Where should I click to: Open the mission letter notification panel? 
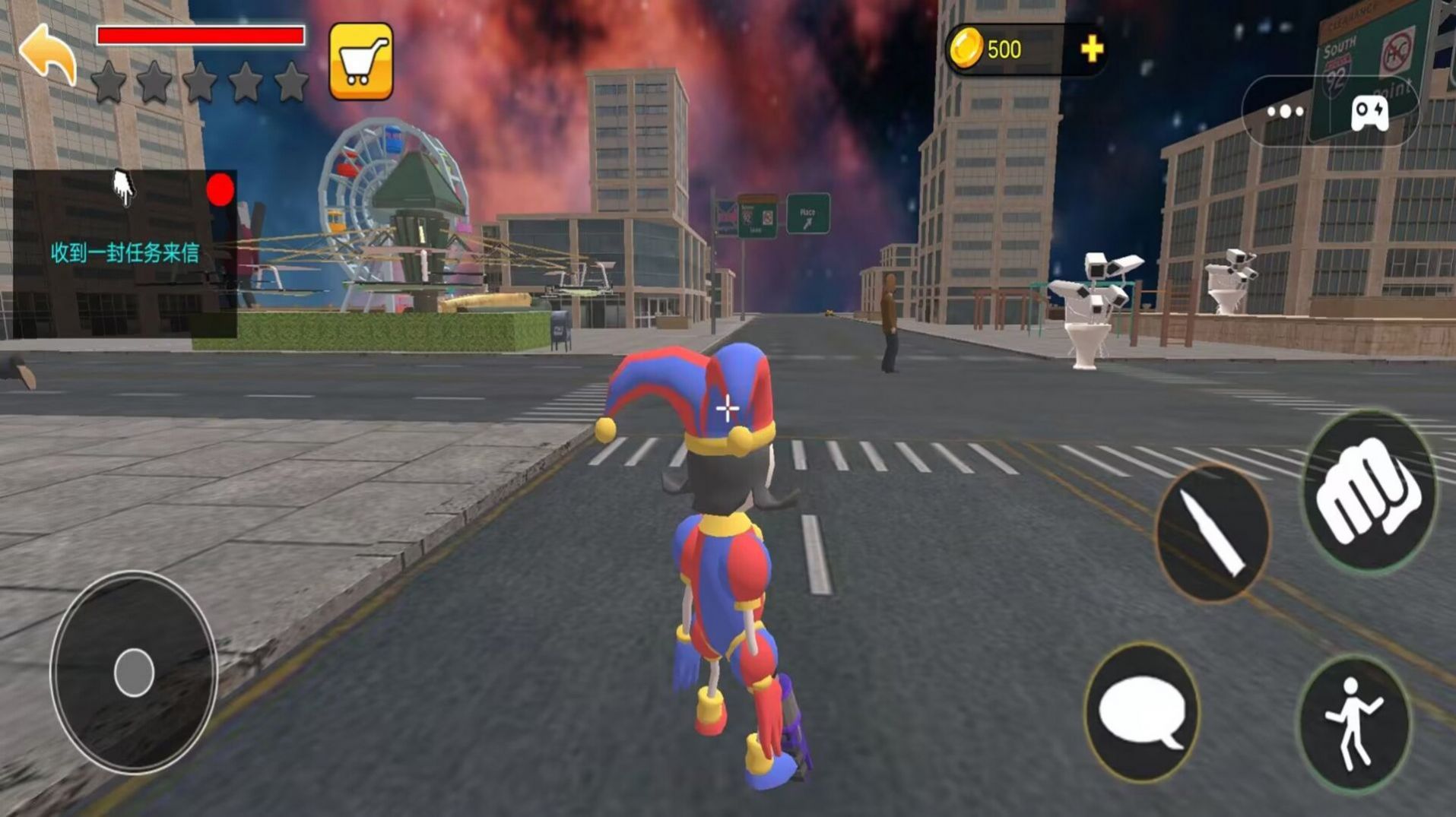pyautogui.click(x=125, y=254)
